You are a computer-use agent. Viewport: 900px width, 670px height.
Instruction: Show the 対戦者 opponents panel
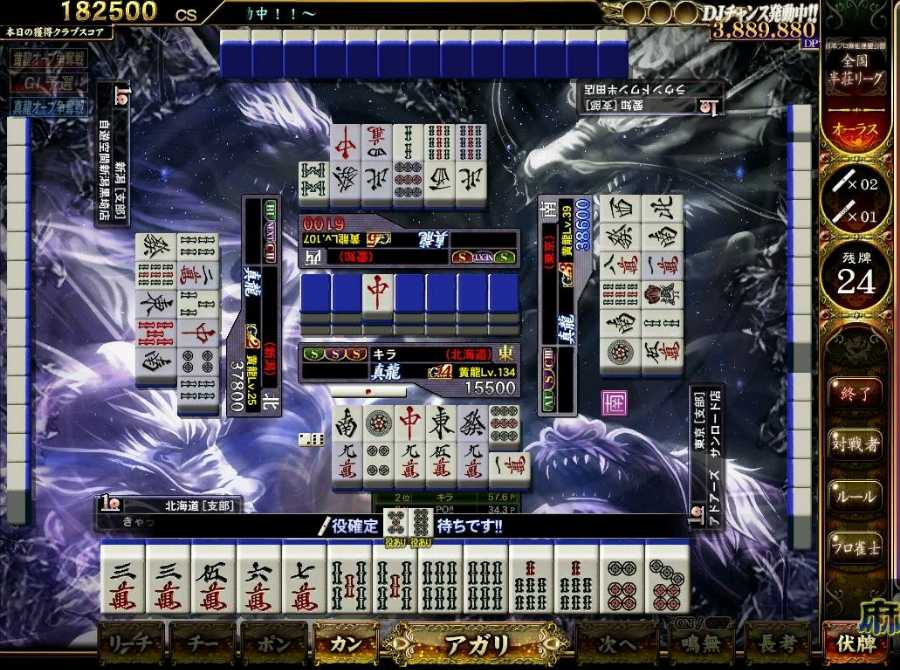click(x=853, y=442)
